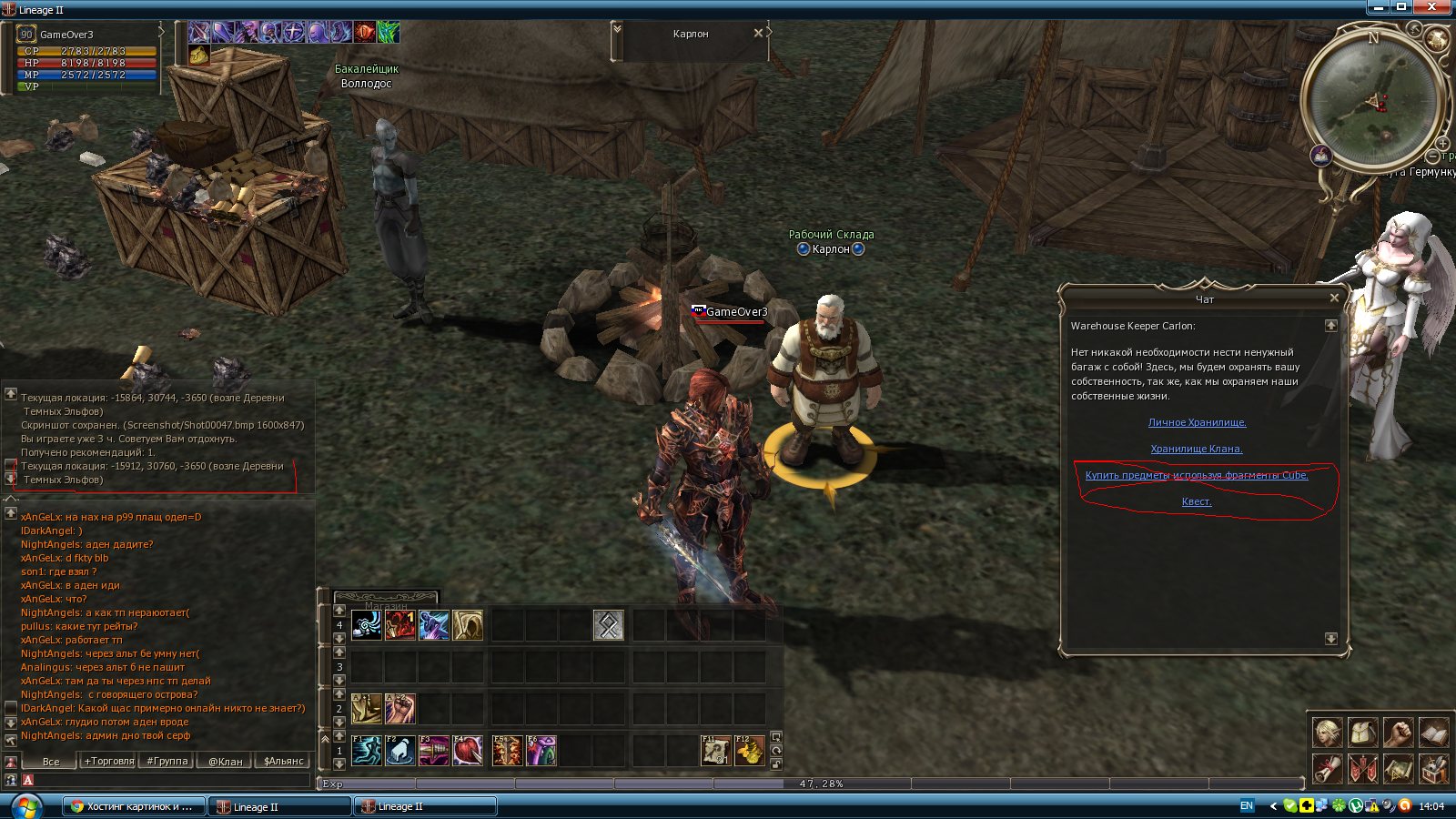Select the Cube fragments purchase option
This screenshot has width=1456, height=819.
click(1196, 475)
